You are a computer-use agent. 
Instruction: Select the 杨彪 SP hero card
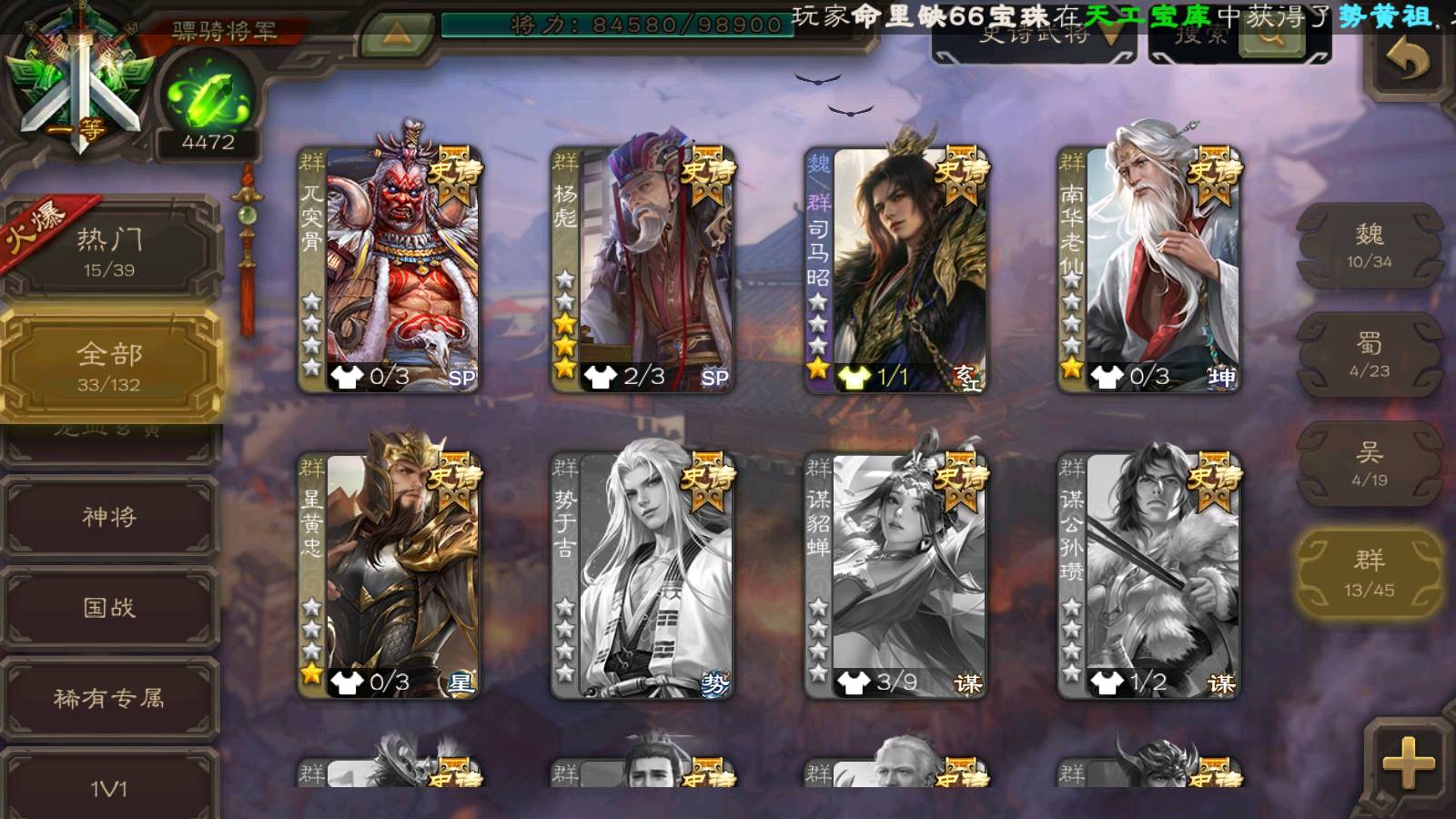coord(642,270)
